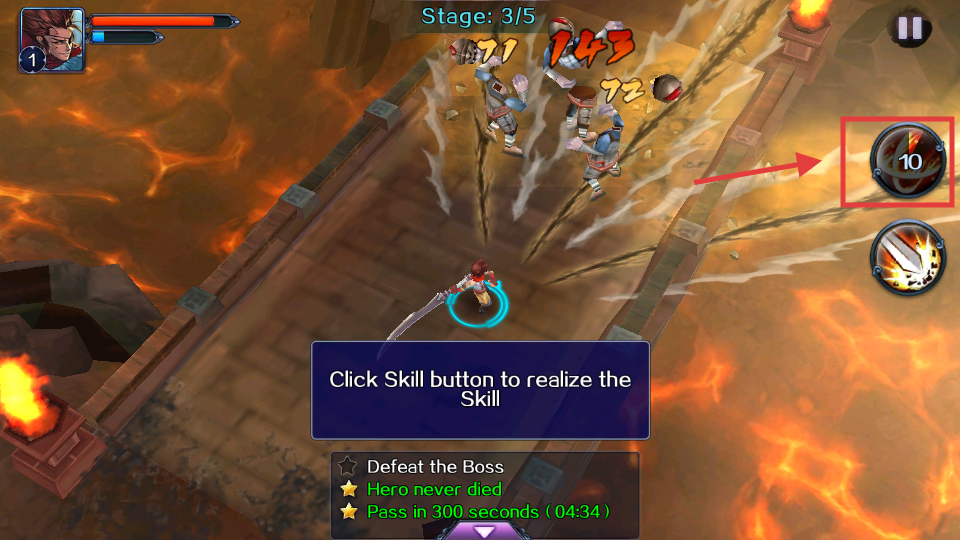Use the sword slash attack button
Image resolution: width=960 pixels, height=540 pixels.
coord(908,258)
